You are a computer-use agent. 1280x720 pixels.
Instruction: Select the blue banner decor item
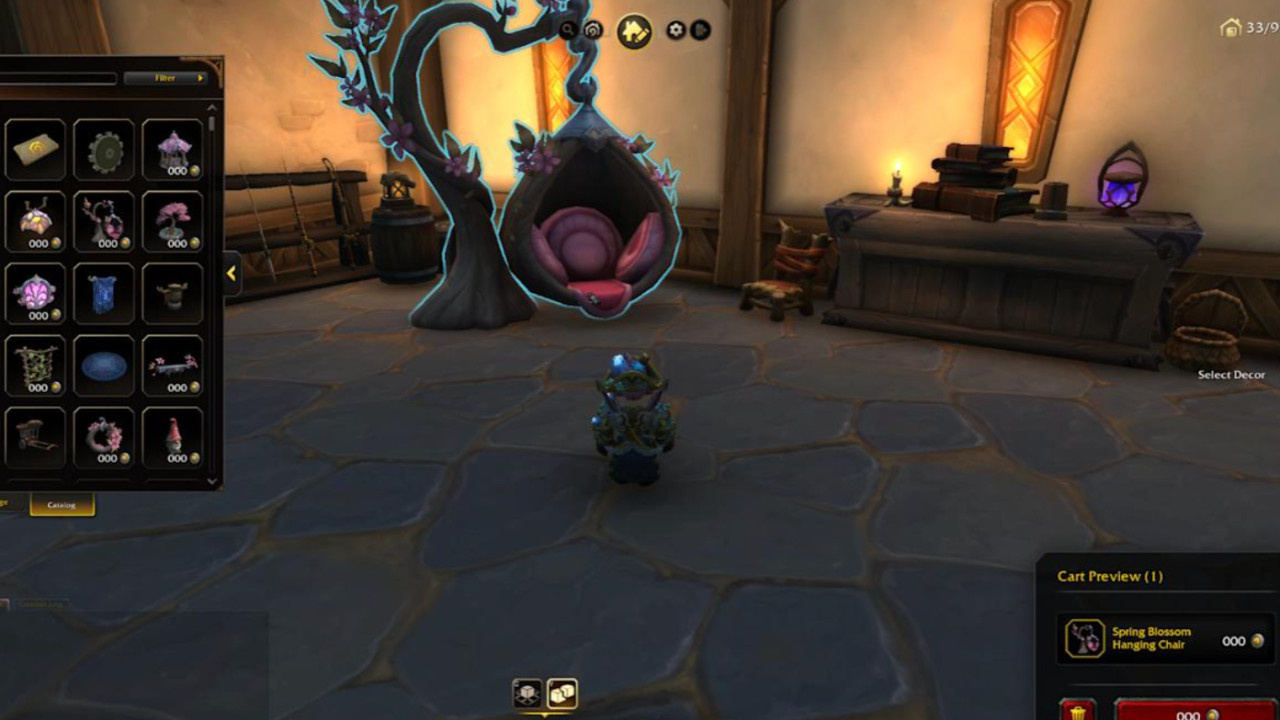pyautogui.click(x=104, y=294)
